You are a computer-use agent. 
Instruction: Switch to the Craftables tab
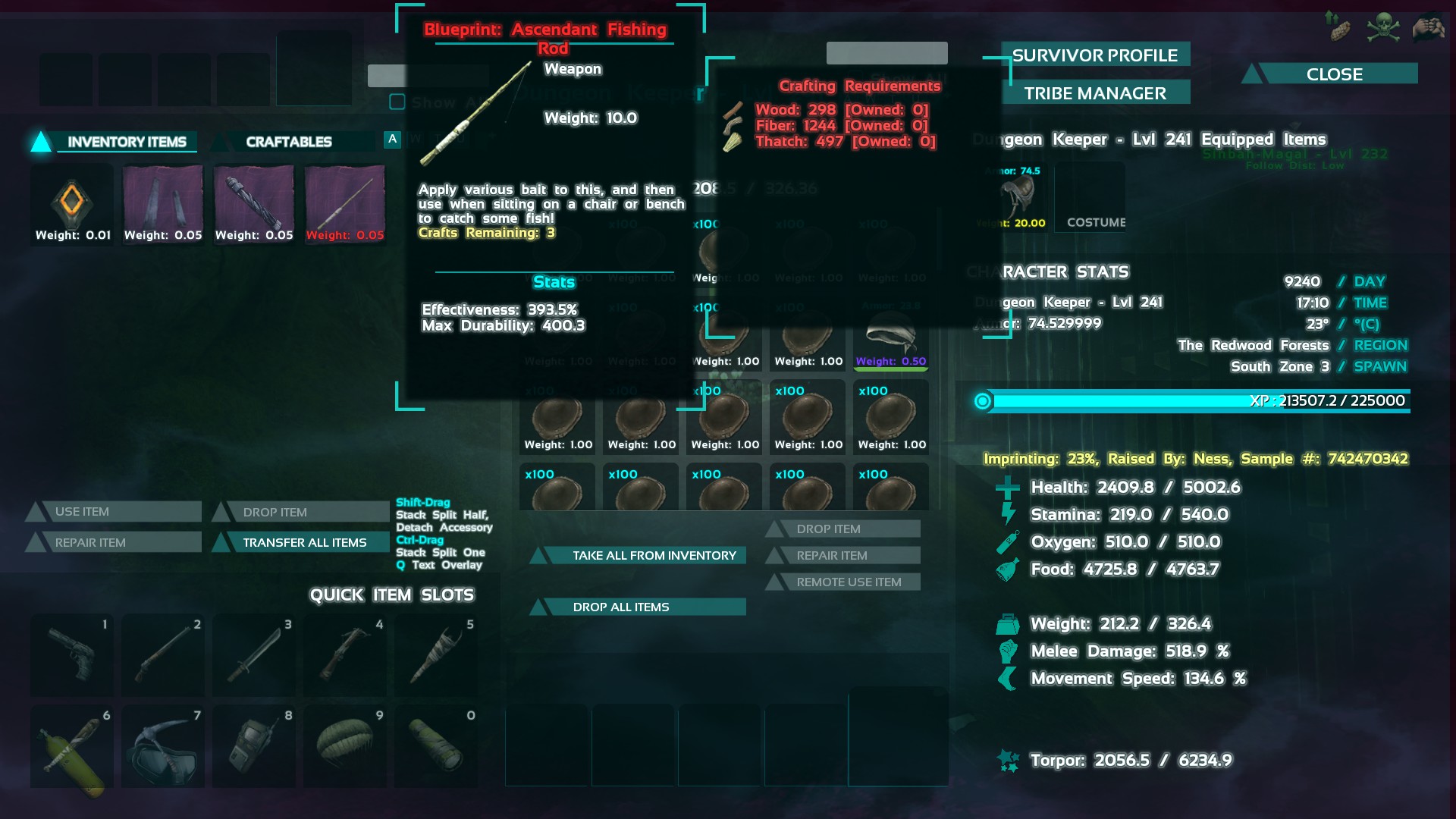[288, 142]
